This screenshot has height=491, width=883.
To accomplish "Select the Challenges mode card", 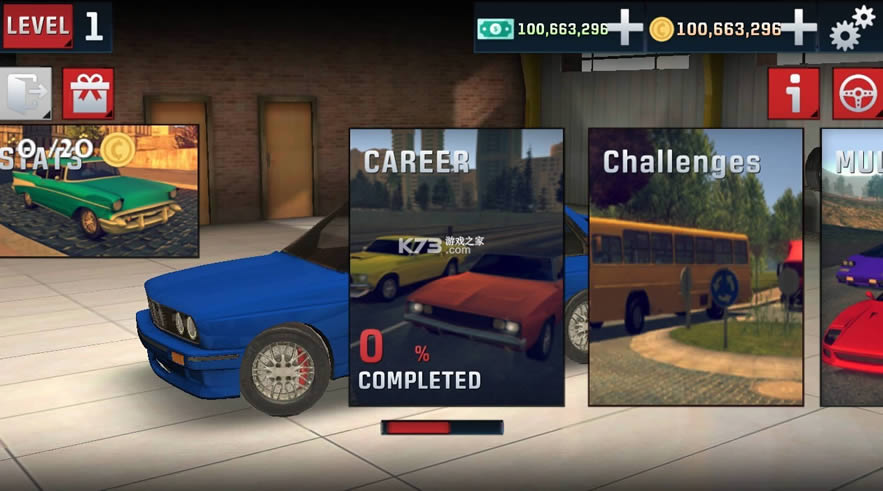I will click(x=696, y=266).
